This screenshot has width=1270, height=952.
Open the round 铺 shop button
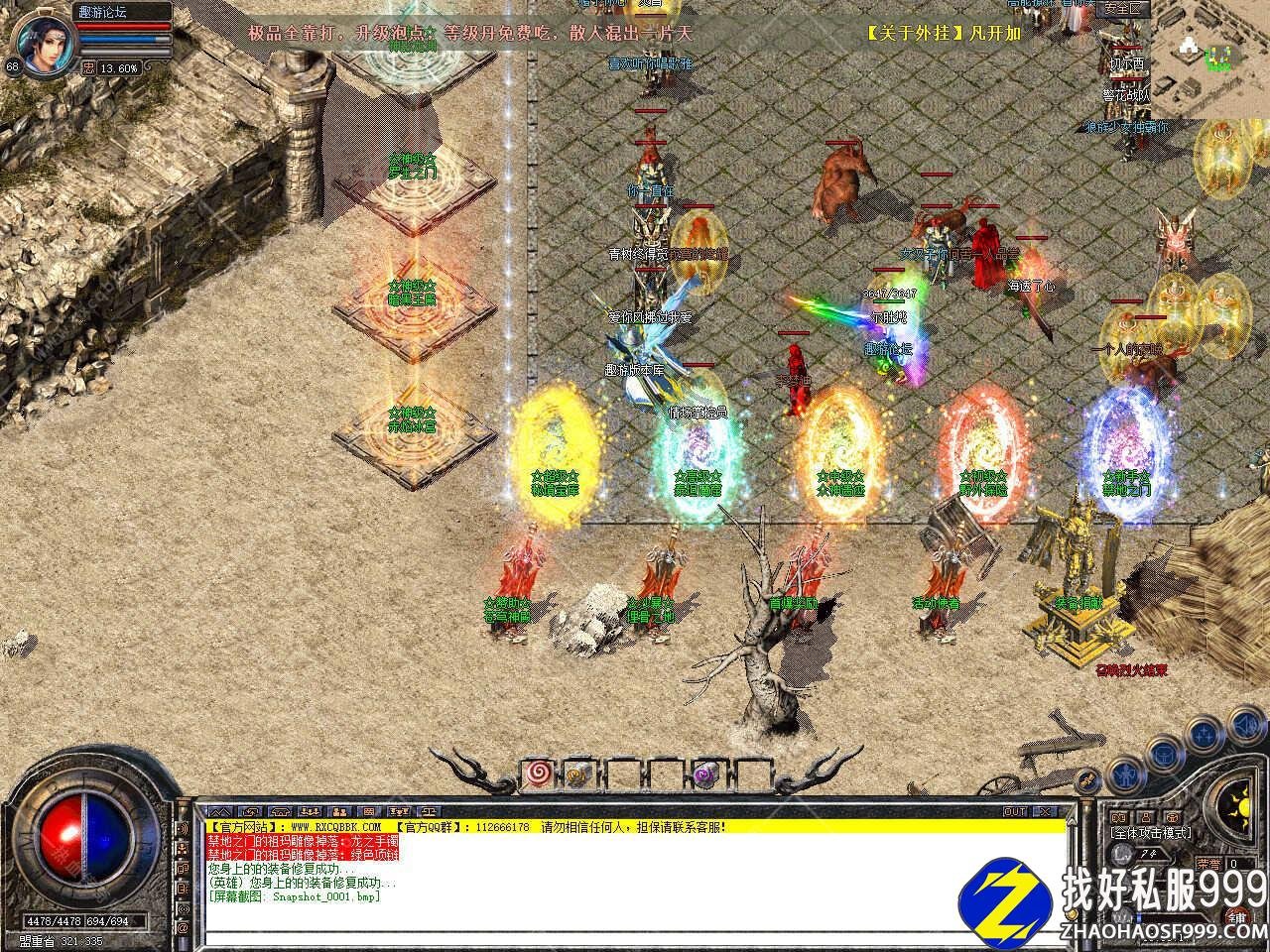(x=1236, y=916)
